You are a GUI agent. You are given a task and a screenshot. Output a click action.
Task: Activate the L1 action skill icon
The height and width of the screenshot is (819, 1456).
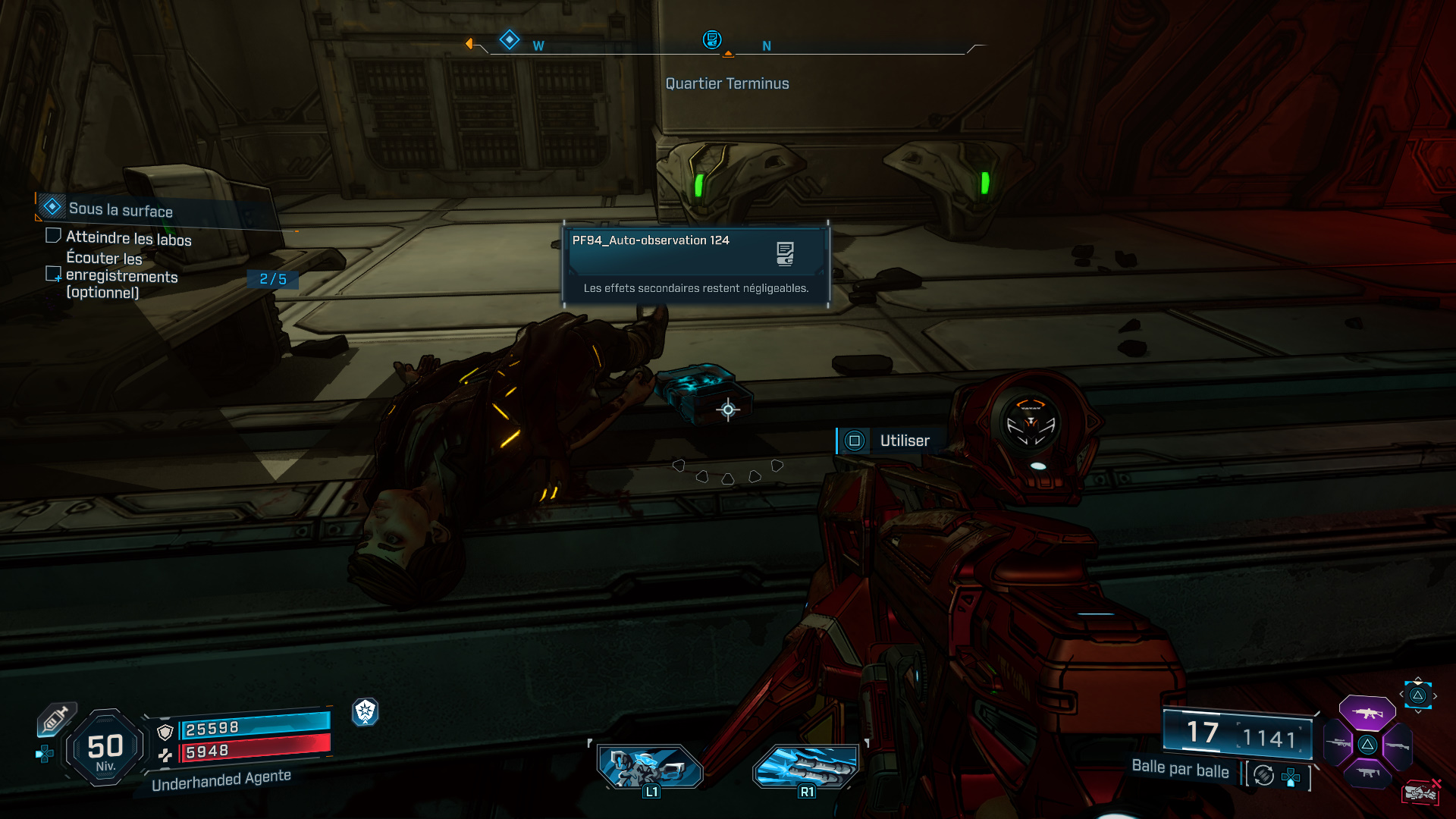tap(650, 767)
